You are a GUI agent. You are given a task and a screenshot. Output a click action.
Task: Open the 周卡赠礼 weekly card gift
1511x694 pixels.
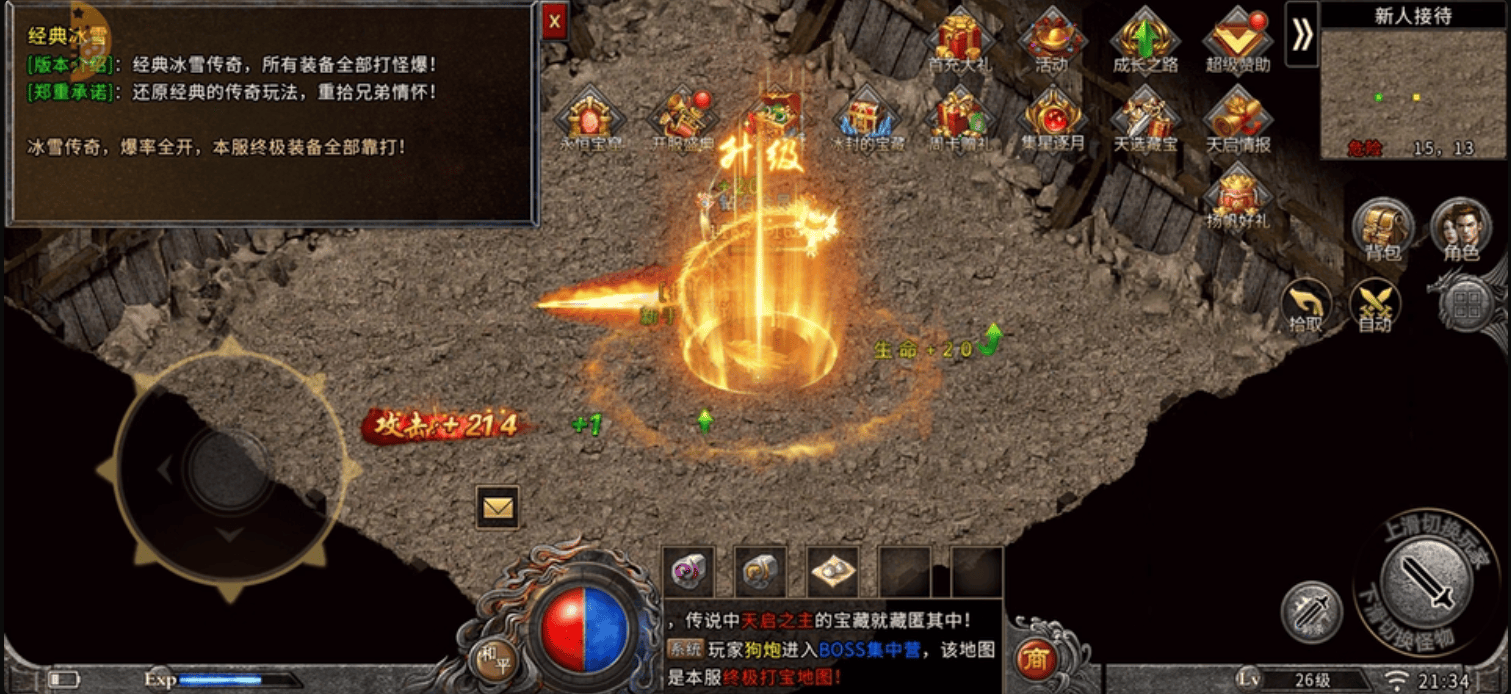coord(959,117)
